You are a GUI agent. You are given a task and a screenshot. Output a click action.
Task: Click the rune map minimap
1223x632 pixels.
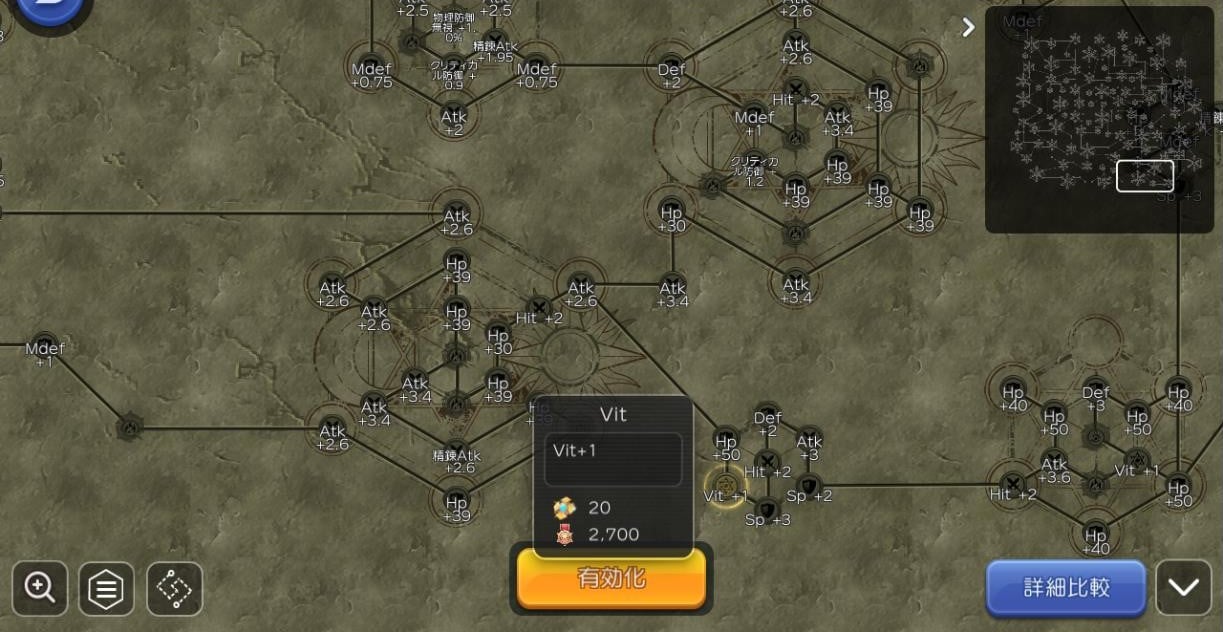point(1098,120)
